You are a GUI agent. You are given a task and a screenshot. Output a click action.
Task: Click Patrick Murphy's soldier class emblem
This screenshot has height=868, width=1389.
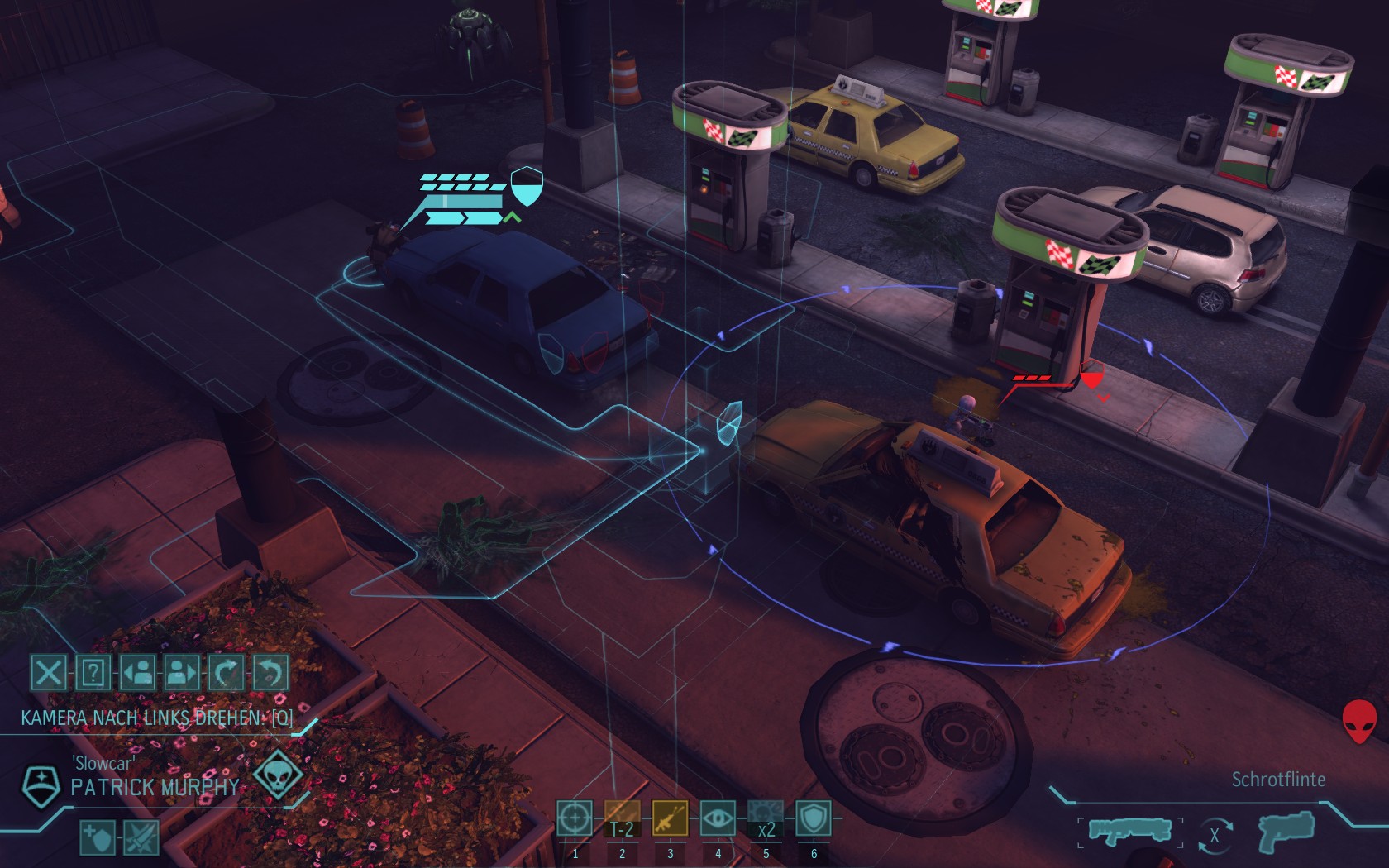(40, 785)
